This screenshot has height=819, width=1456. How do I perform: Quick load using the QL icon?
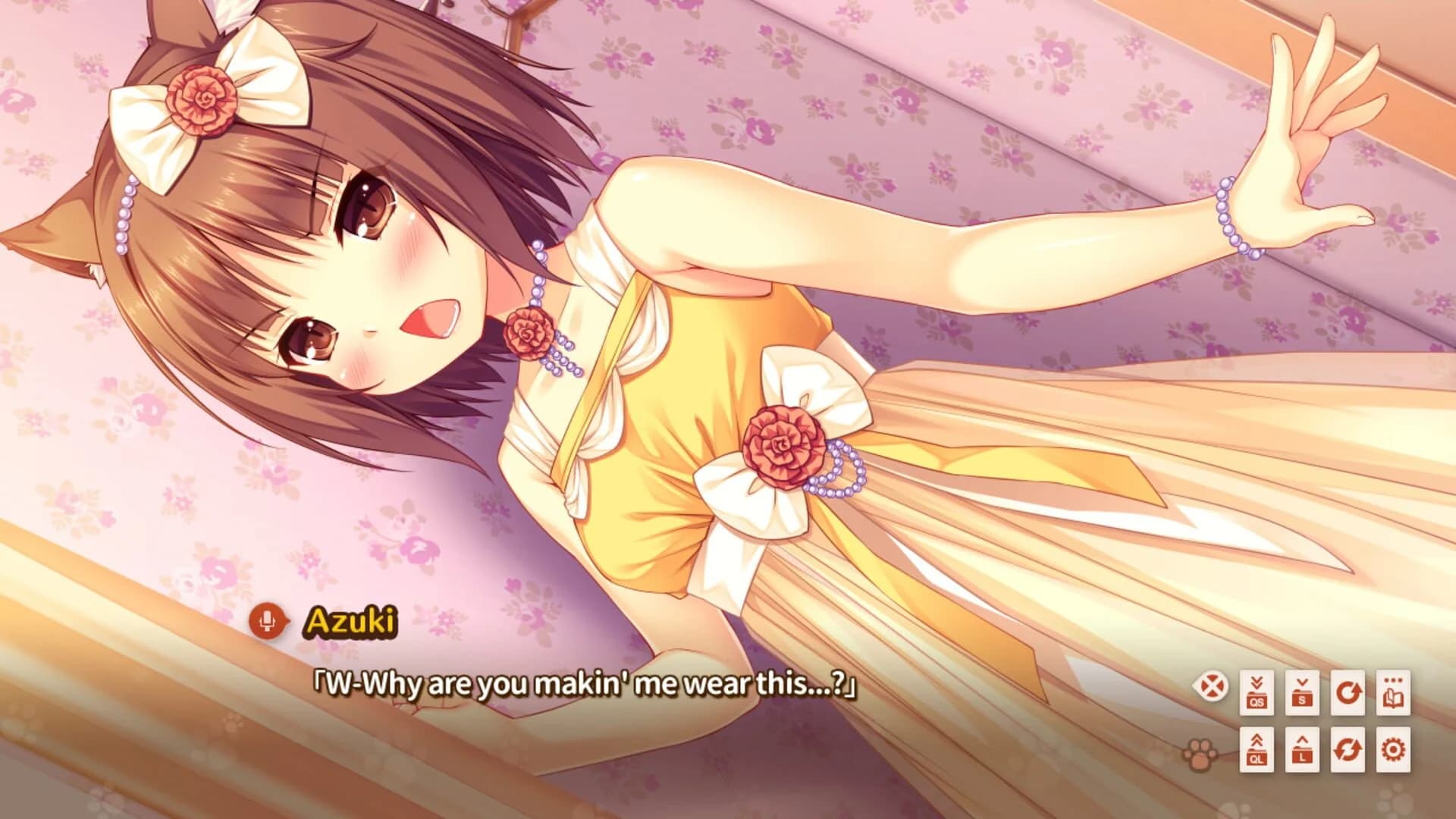(1258, 750)
